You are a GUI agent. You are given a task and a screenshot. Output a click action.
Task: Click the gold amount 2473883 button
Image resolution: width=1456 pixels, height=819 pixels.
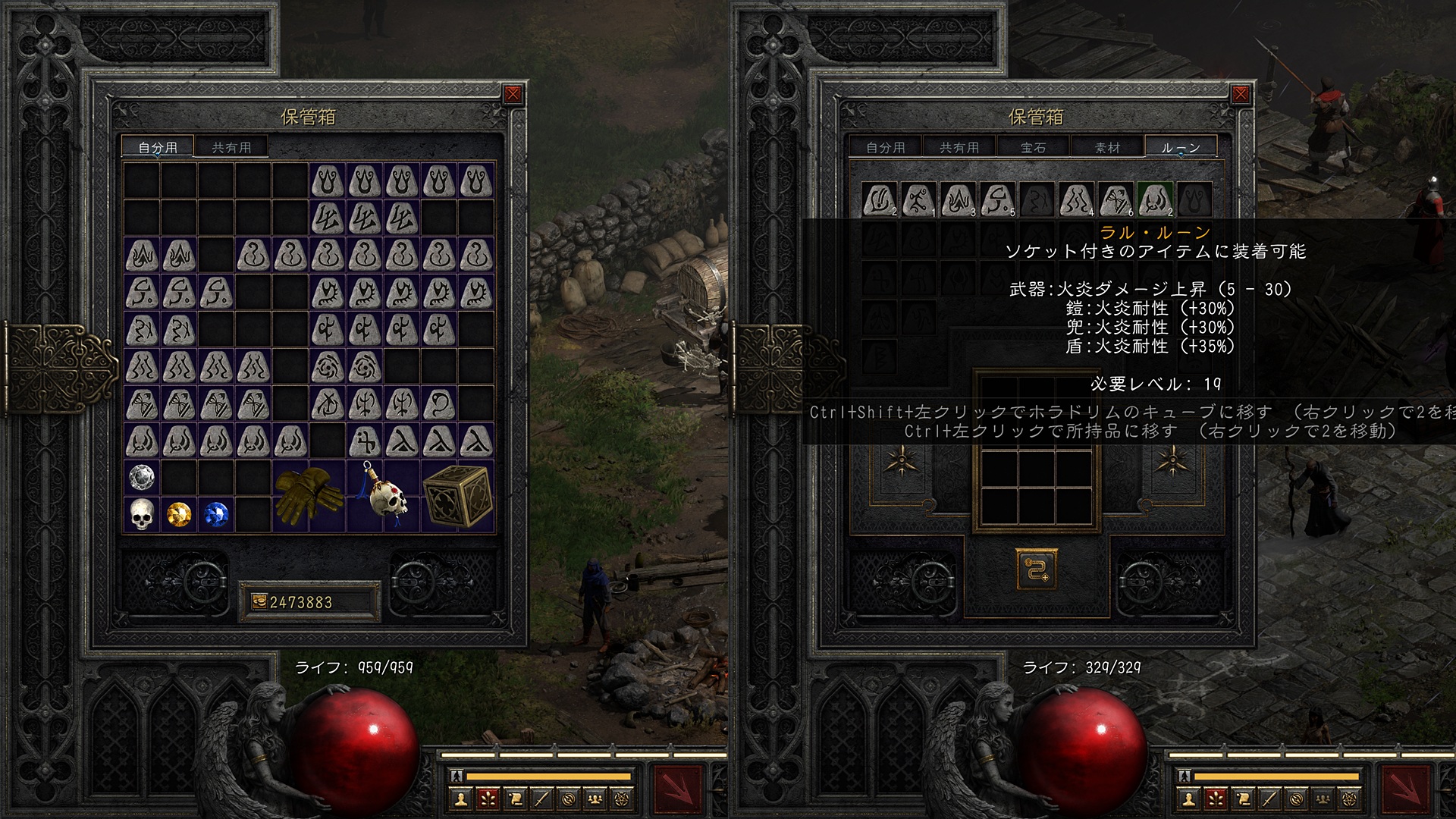309,602
